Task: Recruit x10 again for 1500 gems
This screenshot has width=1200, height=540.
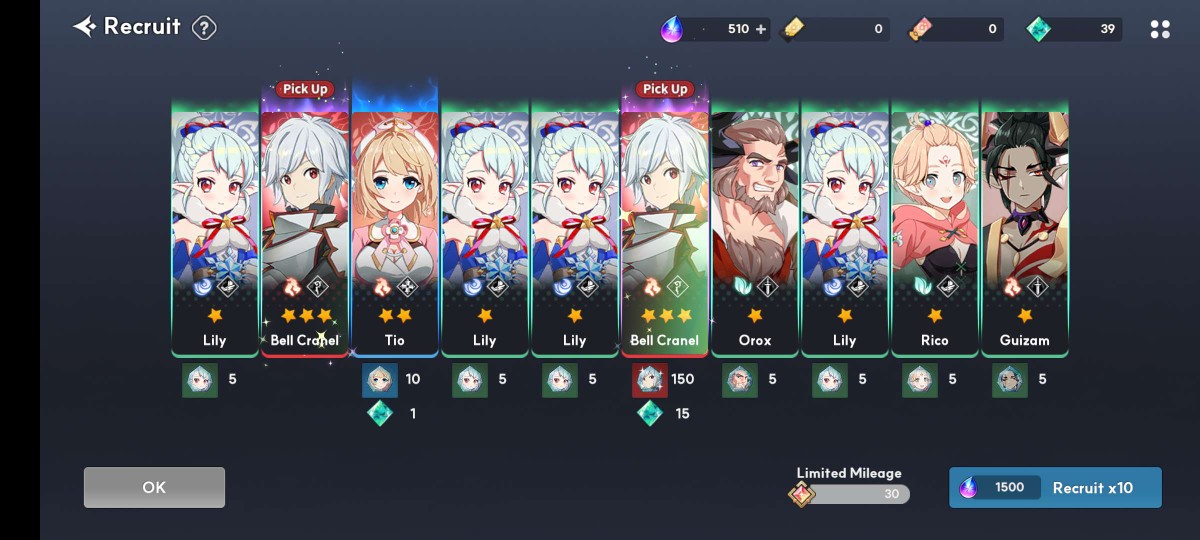Action: tap(1055, 487)
